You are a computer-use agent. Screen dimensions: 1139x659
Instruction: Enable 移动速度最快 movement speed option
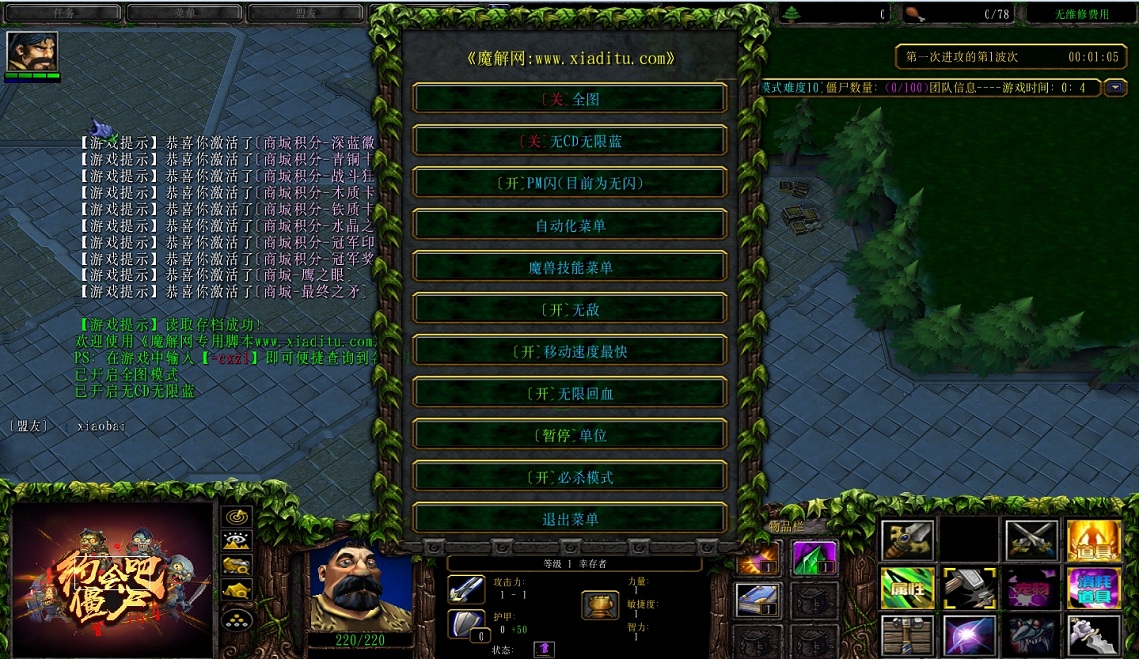(570, 351)
